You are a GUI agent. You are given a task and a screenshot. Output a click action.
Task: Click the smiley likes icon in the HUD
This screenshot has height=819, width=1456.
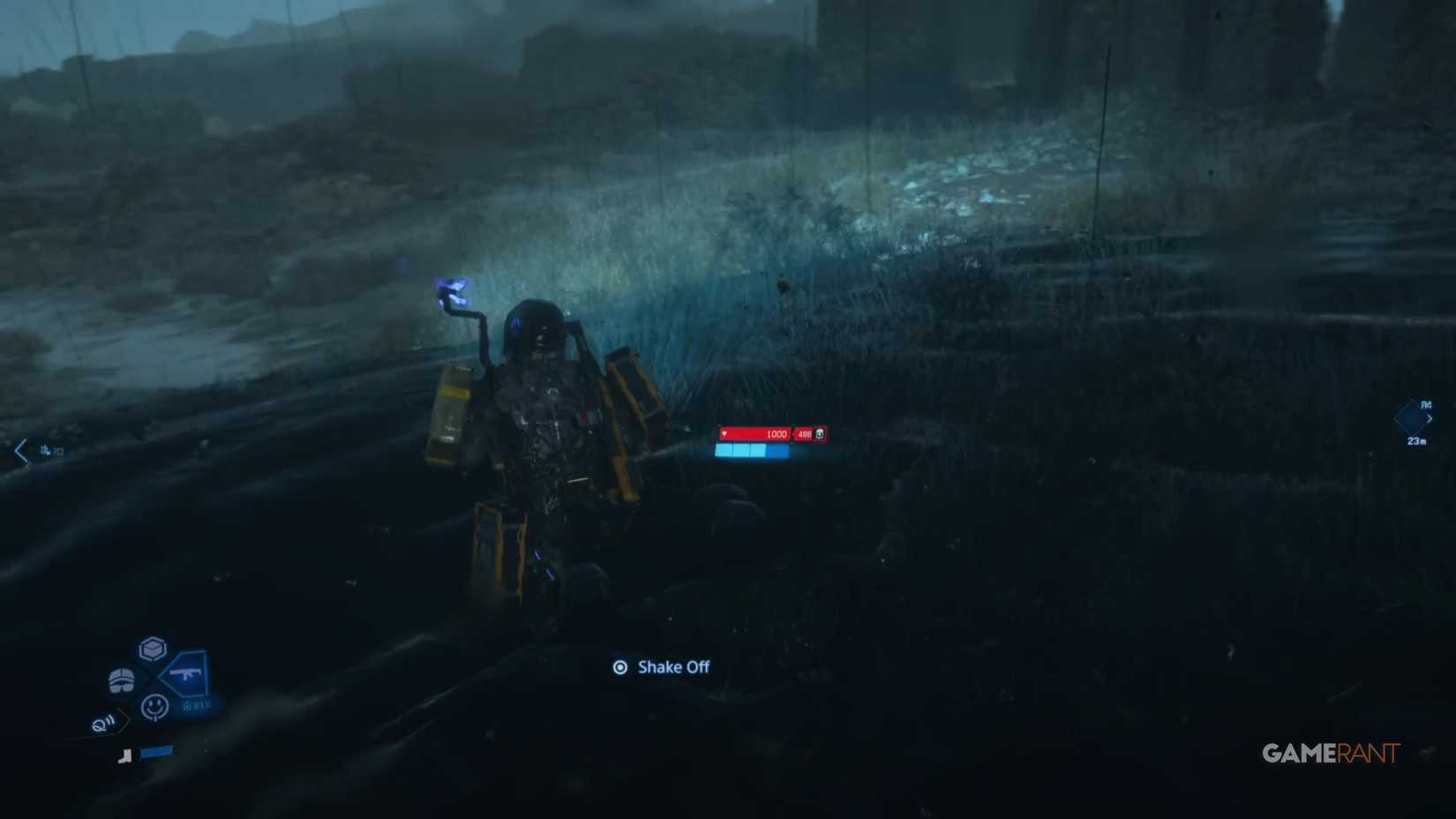(155, 708)
